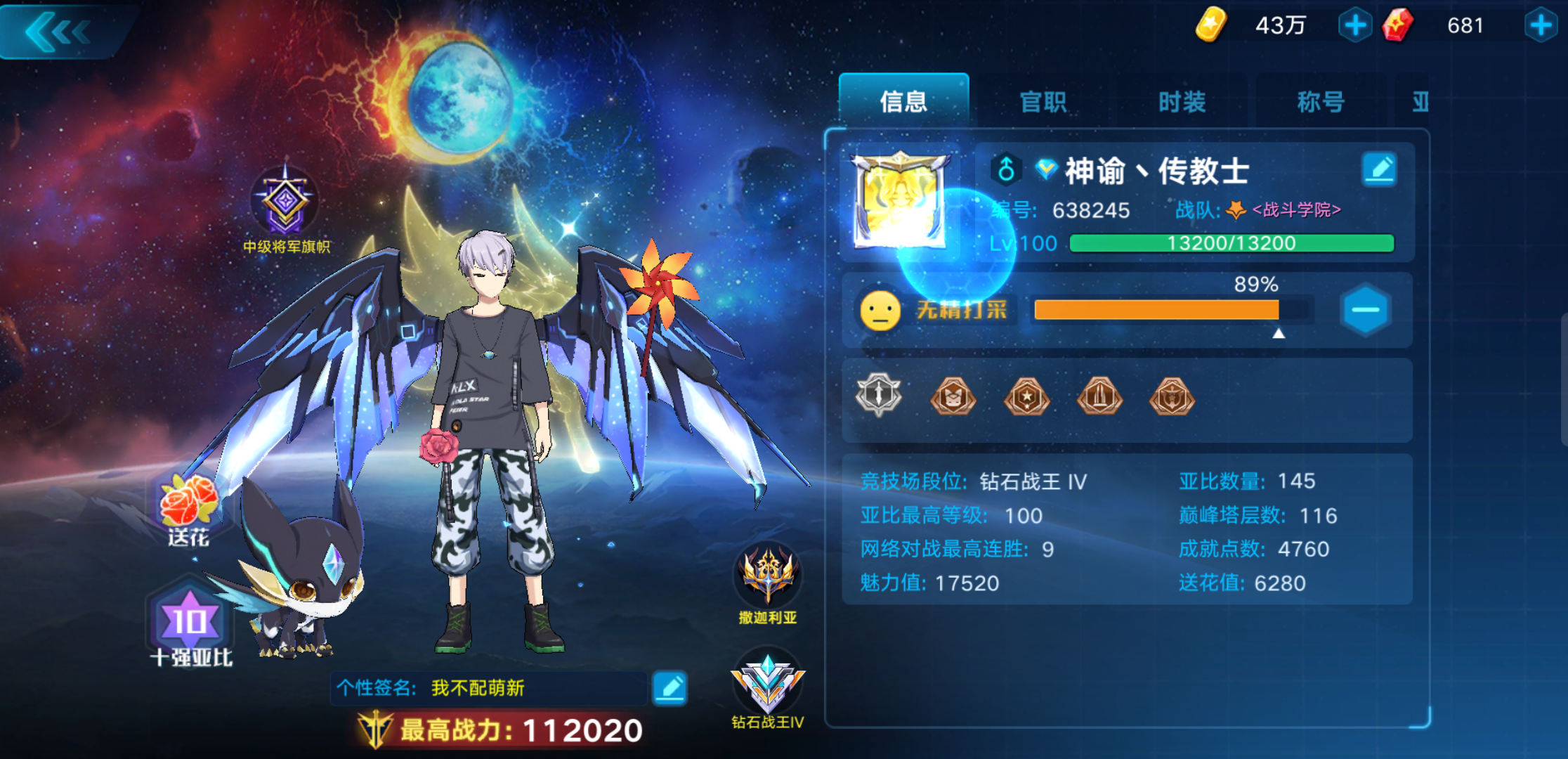Open the bronze 亚比 face badge

pyautogui.click(x=953, y=397)
